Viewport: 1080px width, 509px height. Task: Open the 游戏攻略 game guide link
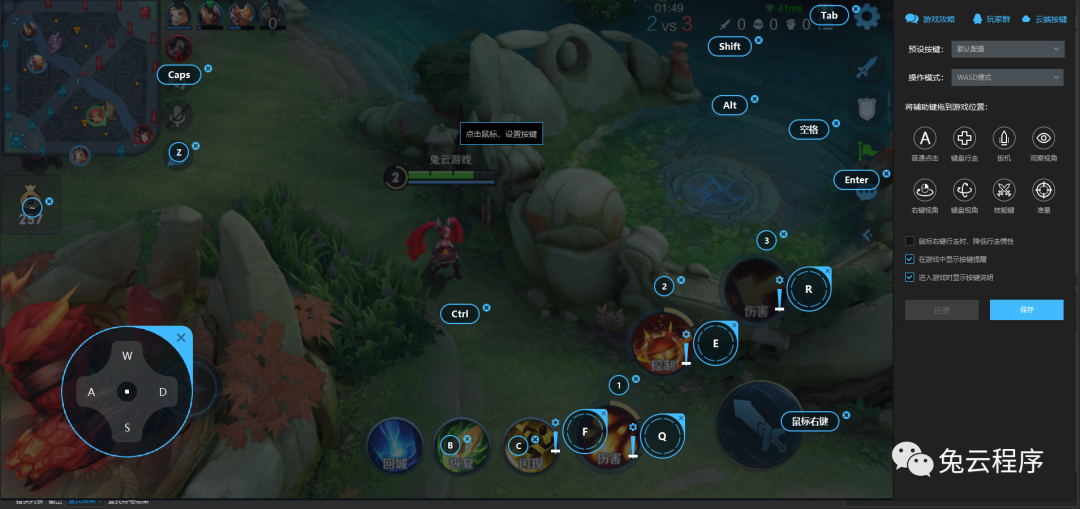tap(930, 19)
